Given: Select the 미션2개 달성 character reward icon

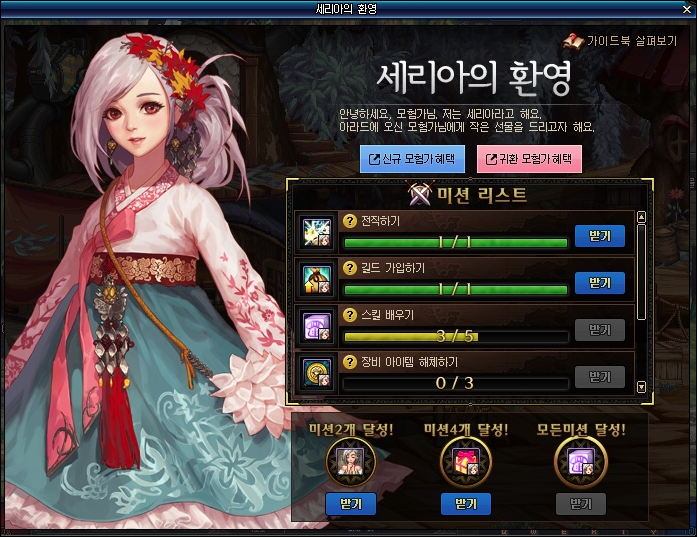Looking at the screenshot, I should pyautogui.click(x=351, y=463).
